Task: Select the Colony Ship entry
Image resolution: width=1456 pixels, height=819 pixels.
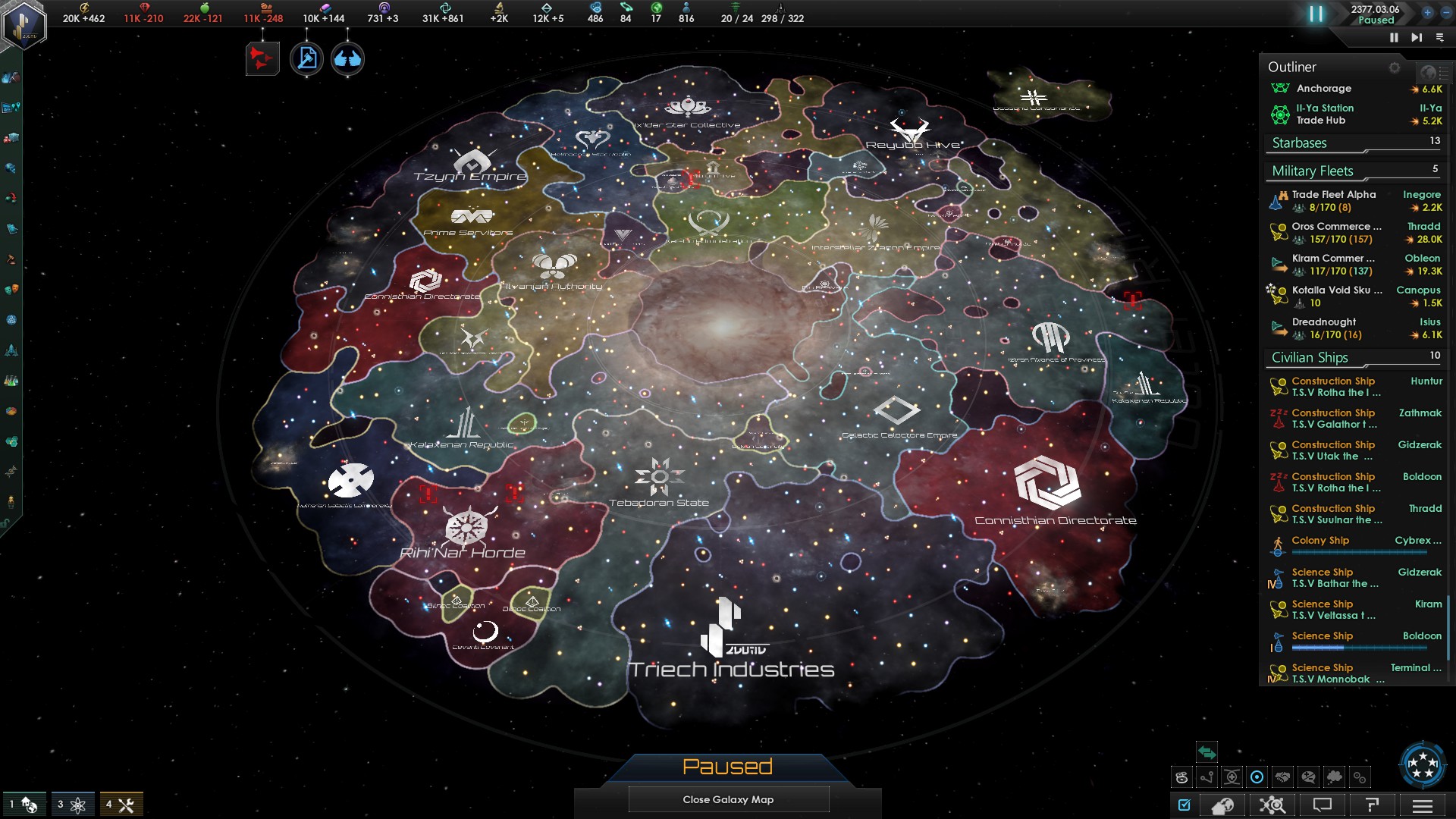Action: point(1320,541)
